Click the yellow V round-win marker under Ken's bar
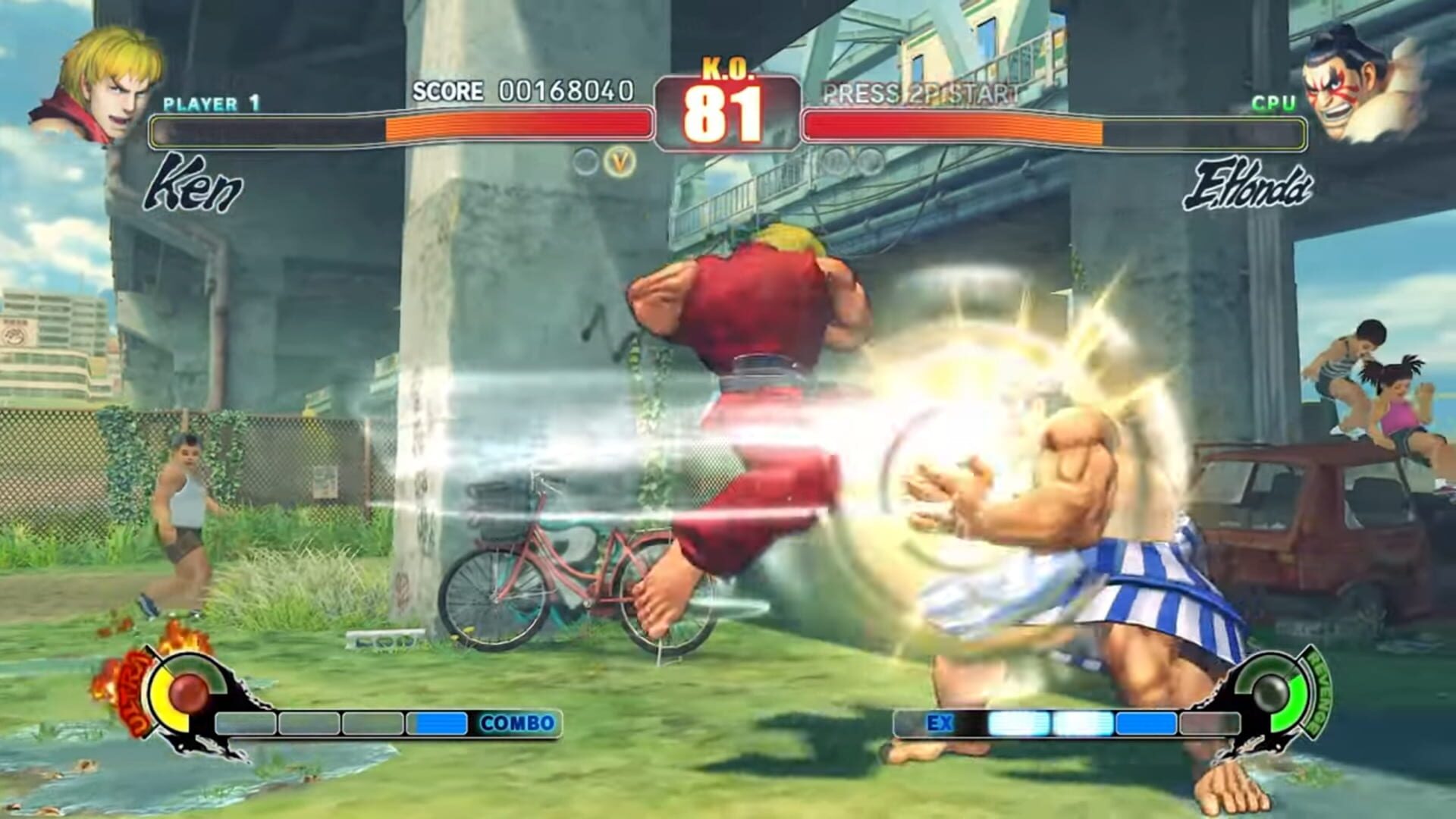The width and height of the screenshot is (1456, 819). pos(618,161)
